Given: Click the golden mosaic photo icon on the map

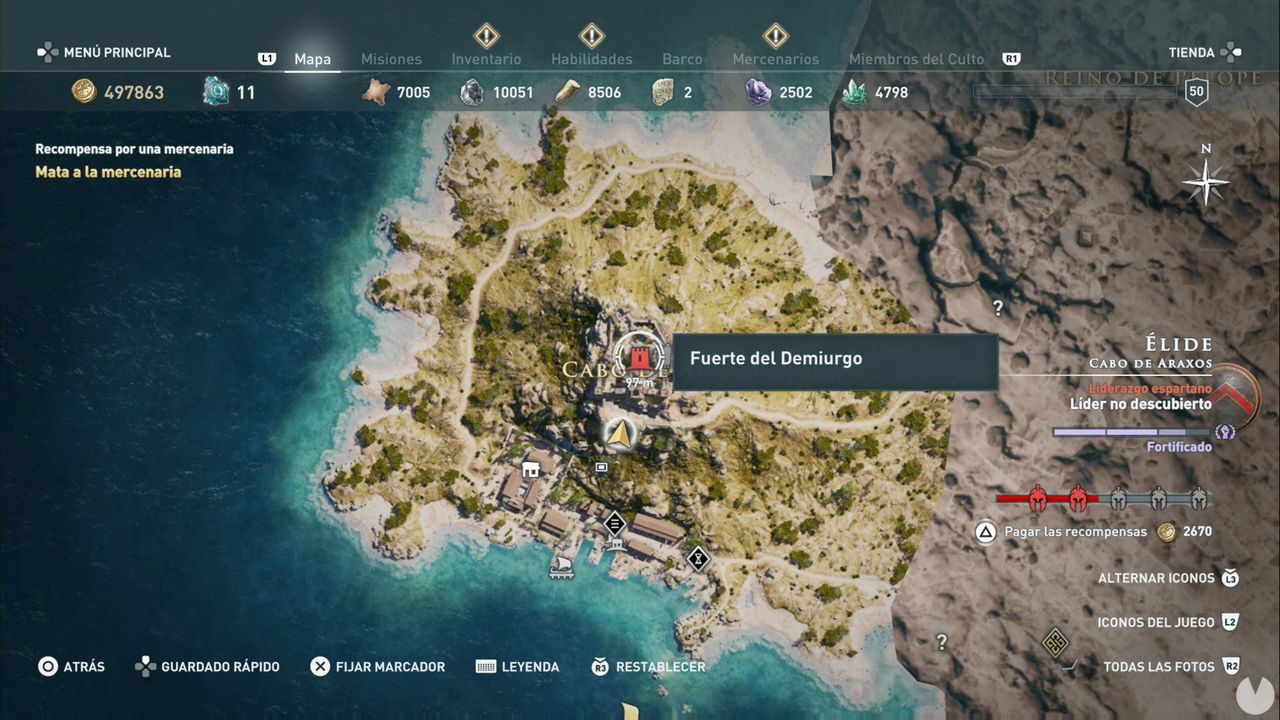Looking at the screenshot, I should click(x=1055, y=641).
